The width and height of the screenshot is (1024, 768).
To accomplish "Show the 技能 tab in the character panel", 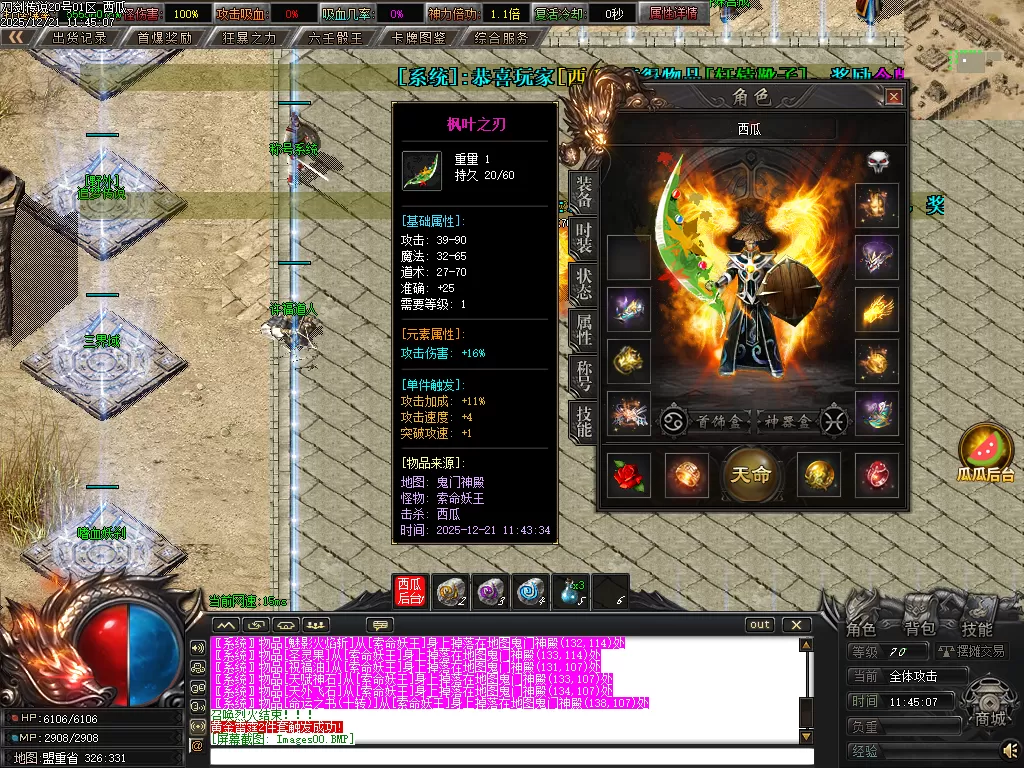I will coord(584,423).
